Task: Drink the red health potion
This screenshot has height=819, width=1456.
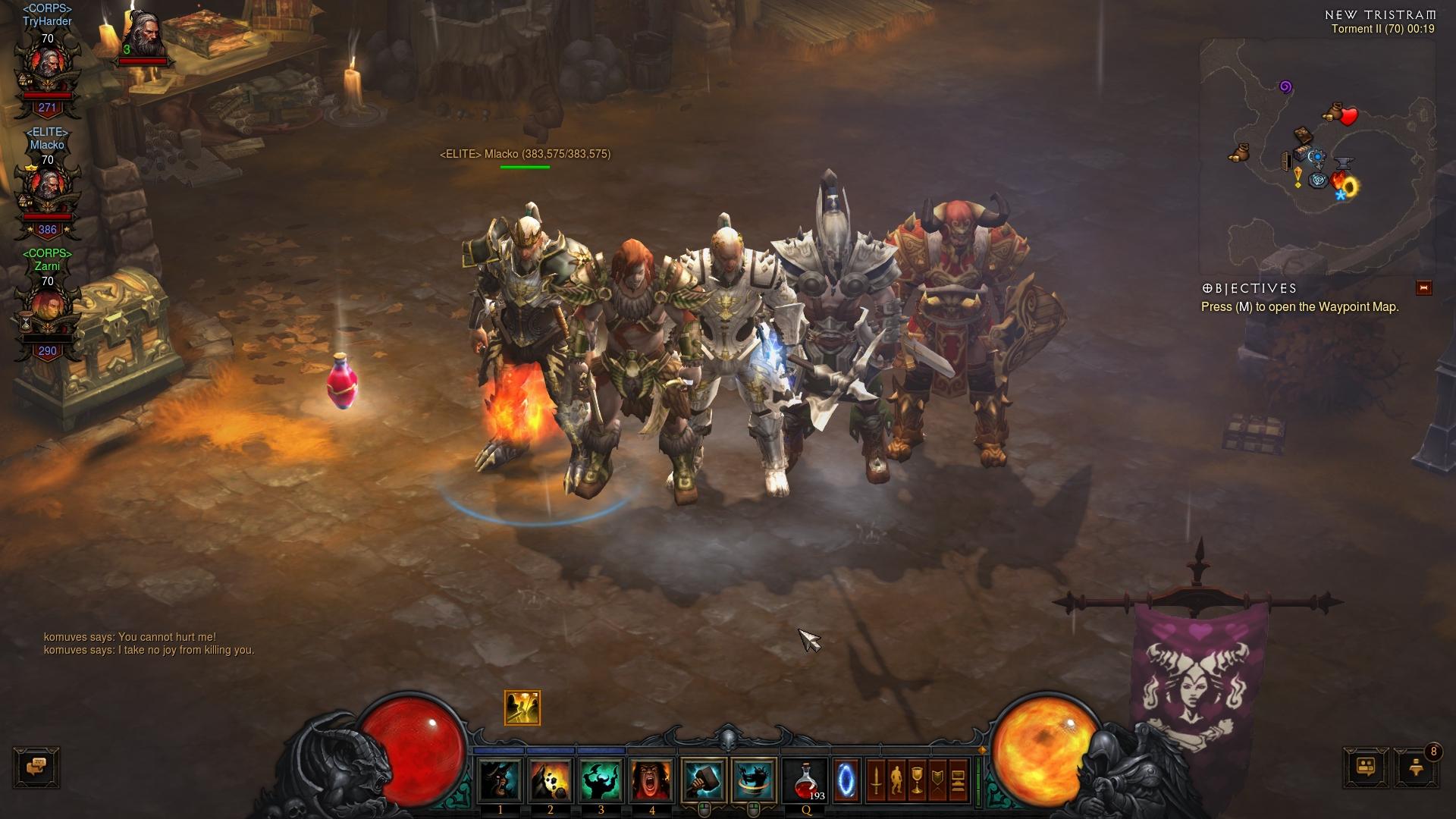Action: (x=806, y=781)
